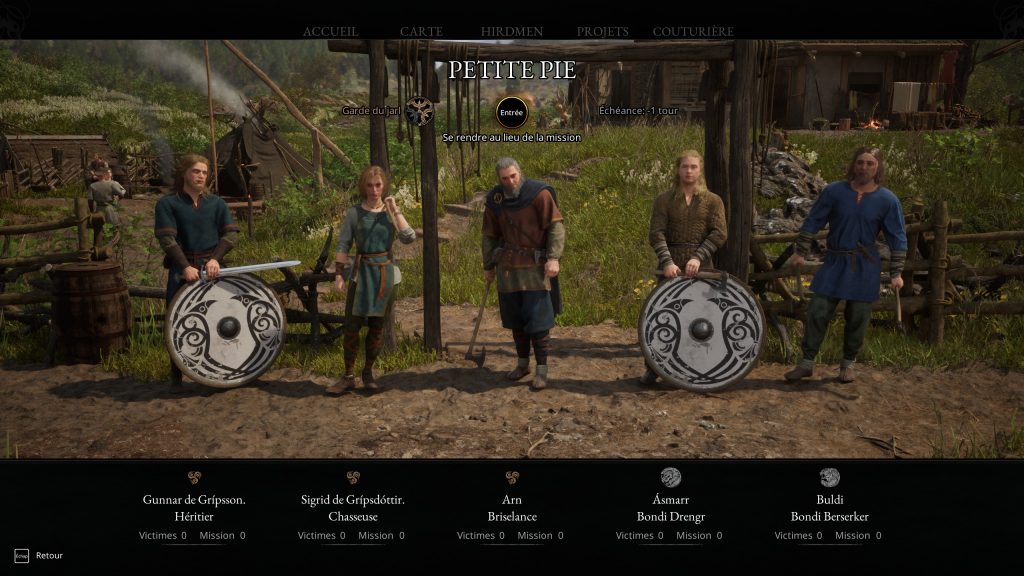Image resolution: width=1024 pixels, height=576 pixels.
Task: Select Gunnar de Grípsson, Héritier
Action: (x=194, y=507)
